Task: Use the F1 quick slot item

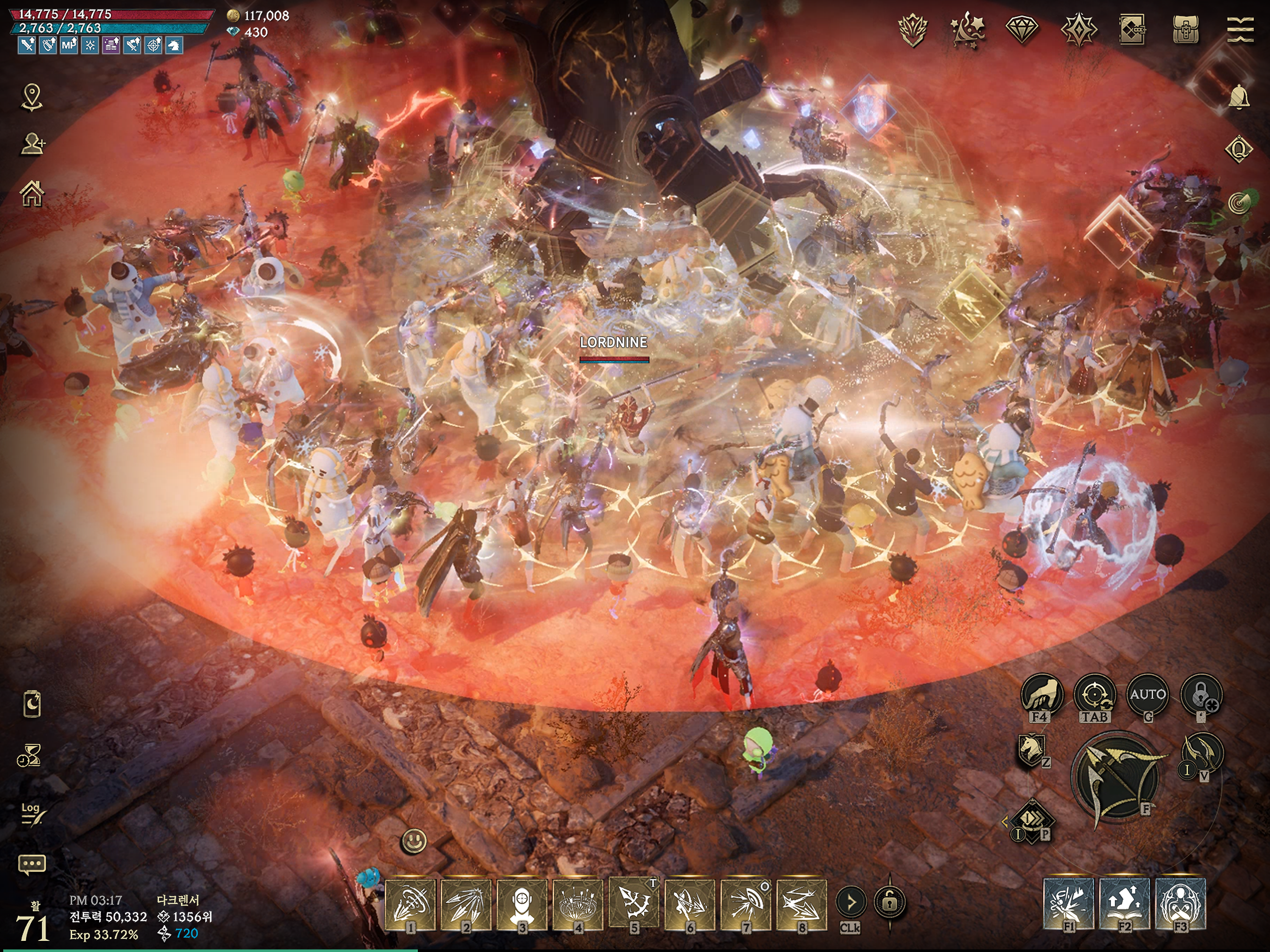Action: [1068, 903]
